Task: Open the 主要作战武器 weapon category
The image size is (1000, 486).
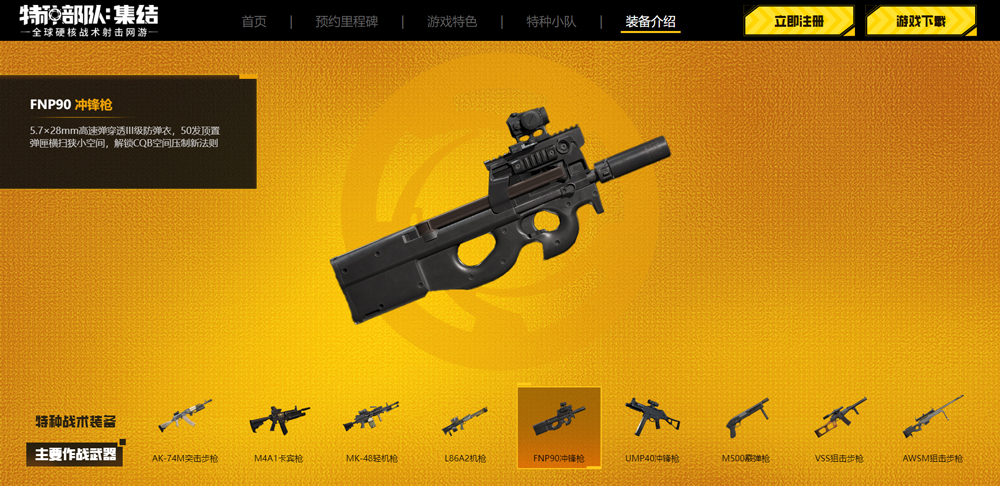Action: click(76, 455)
